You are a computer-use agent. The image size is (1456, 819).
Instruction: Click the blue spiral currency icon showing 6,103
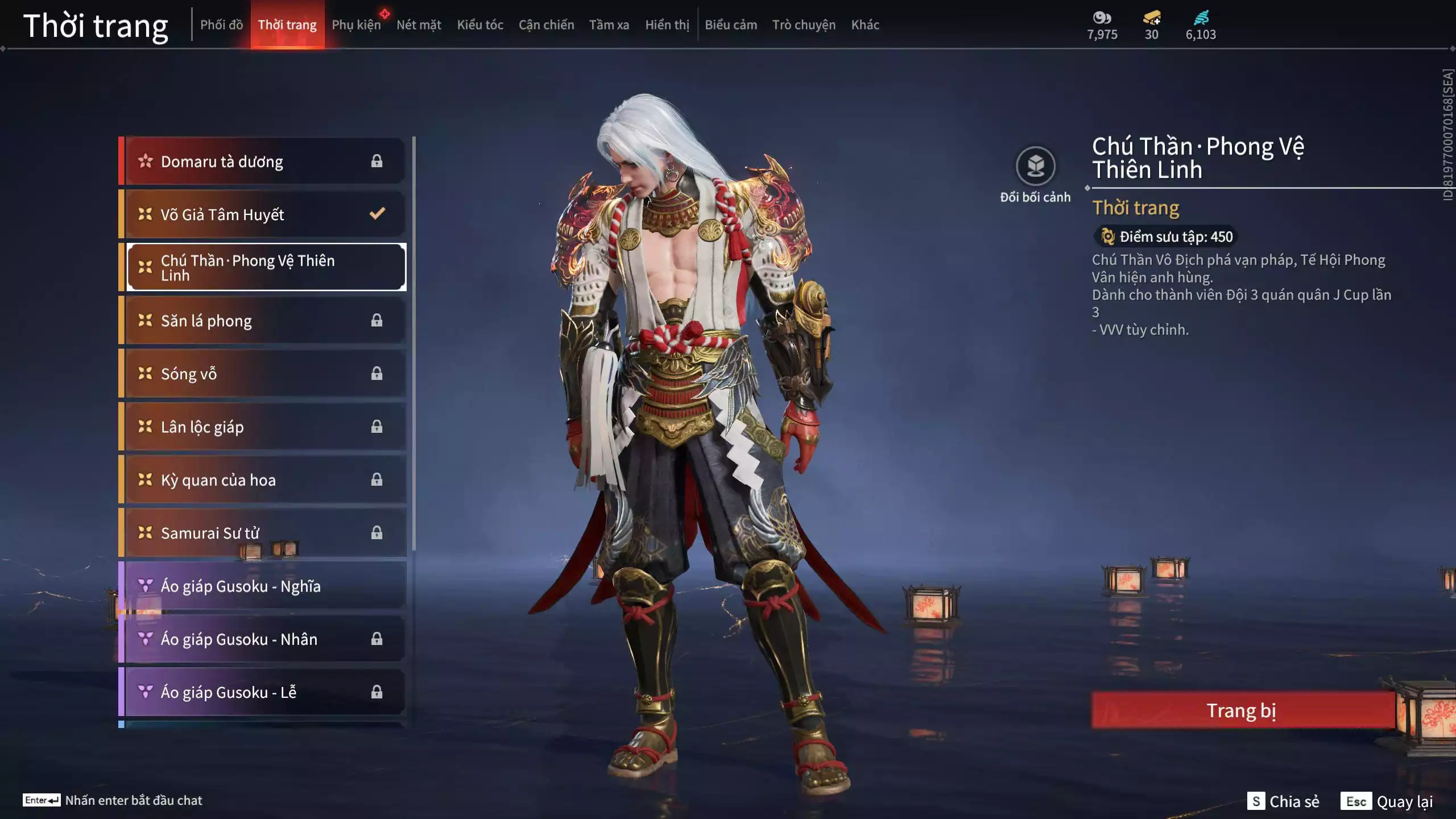[x=1200, y=18]
